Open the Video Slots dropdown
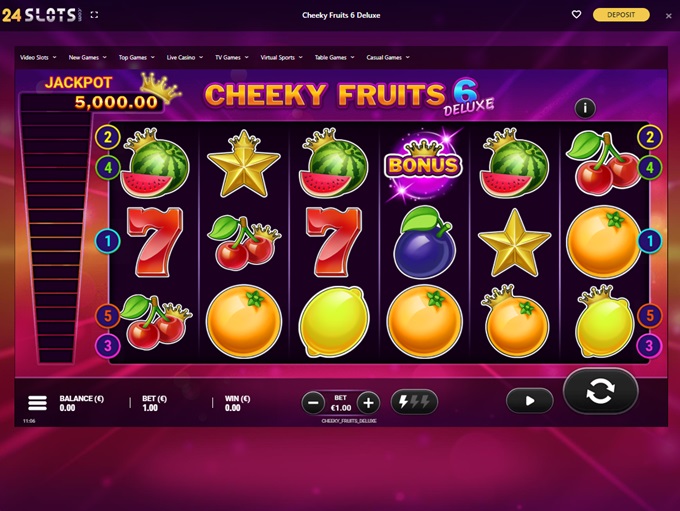This screenshot has width=680, height=511. 39,58
